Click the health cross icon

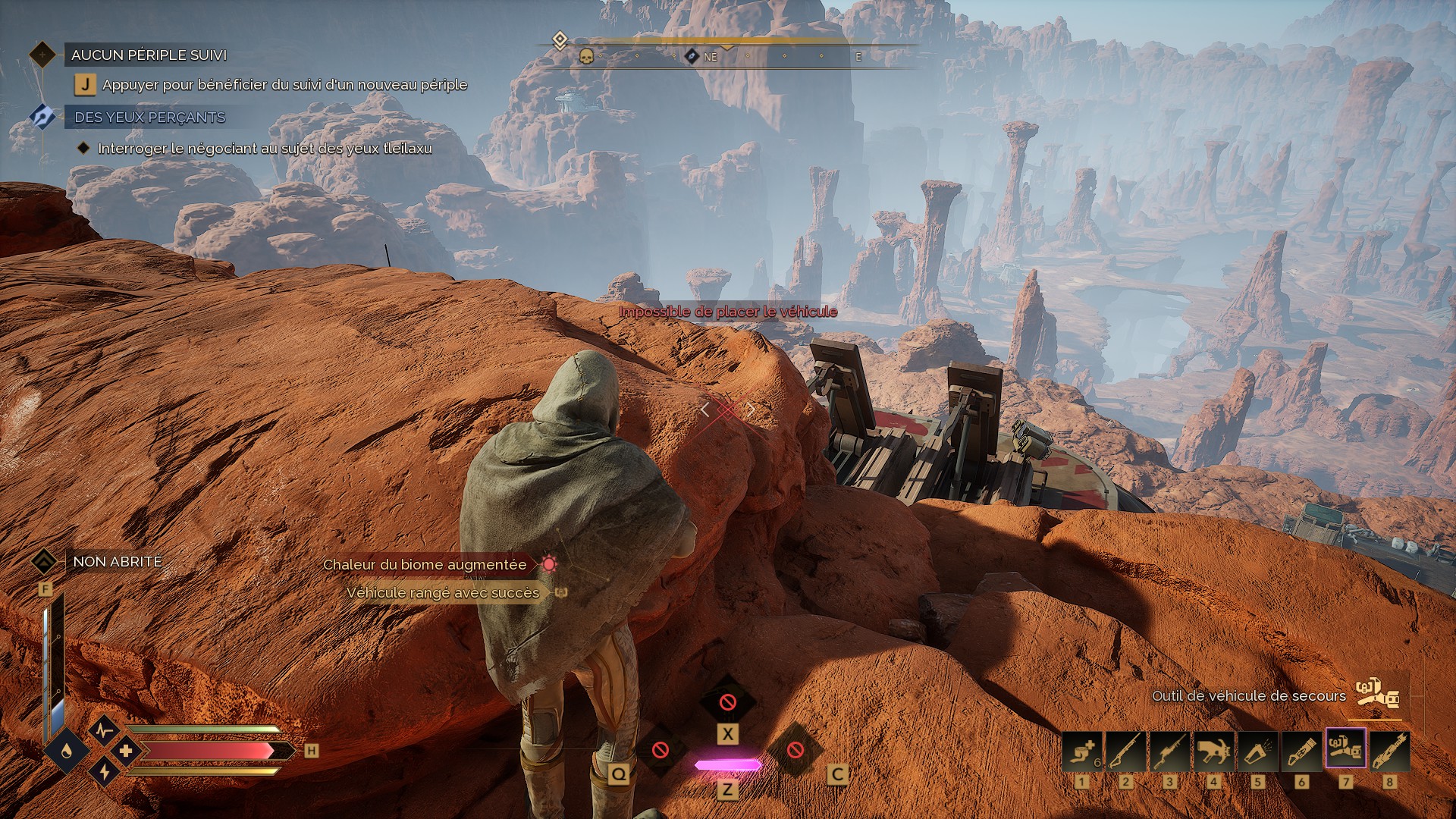126,751
